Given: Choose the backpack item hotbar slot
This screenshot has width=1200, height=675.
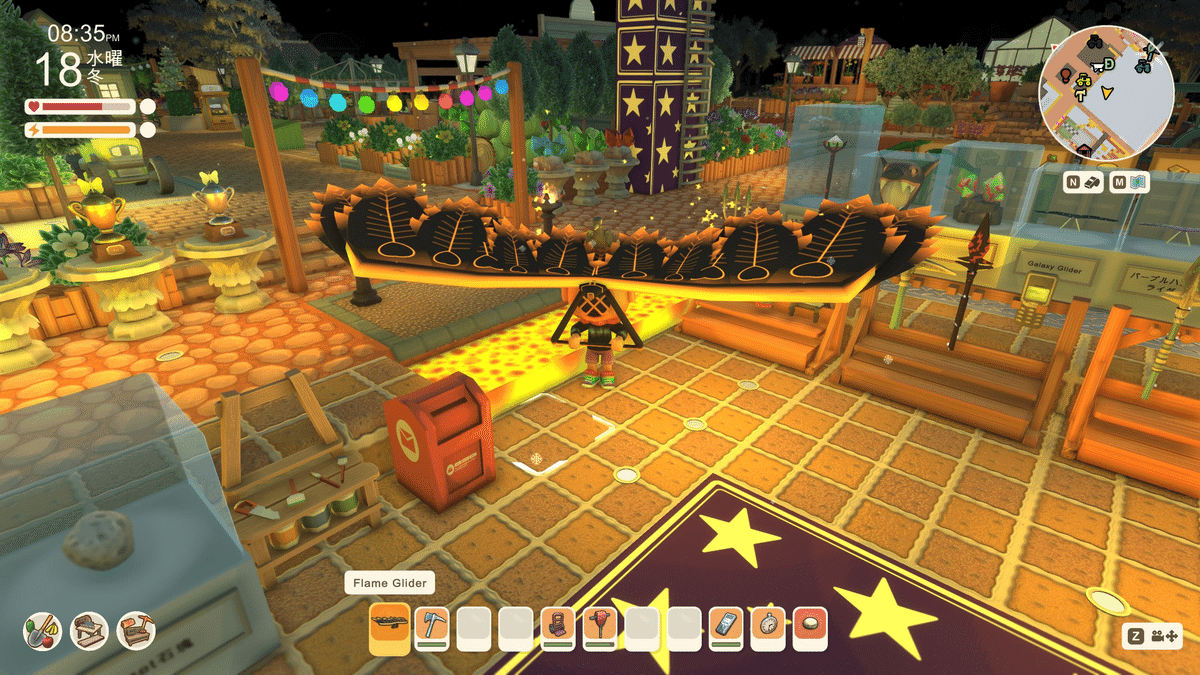Looking at the screenshot, I should [x=559, y=626].
